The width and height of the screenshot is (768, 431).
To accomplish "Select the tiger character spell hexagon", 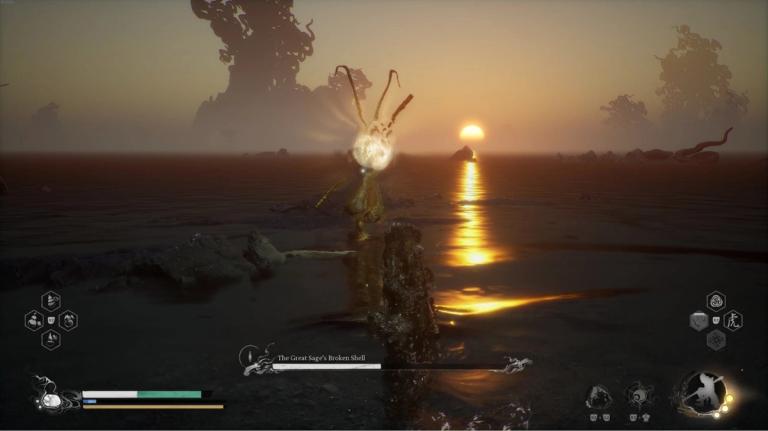I will (x=734, y=320).
